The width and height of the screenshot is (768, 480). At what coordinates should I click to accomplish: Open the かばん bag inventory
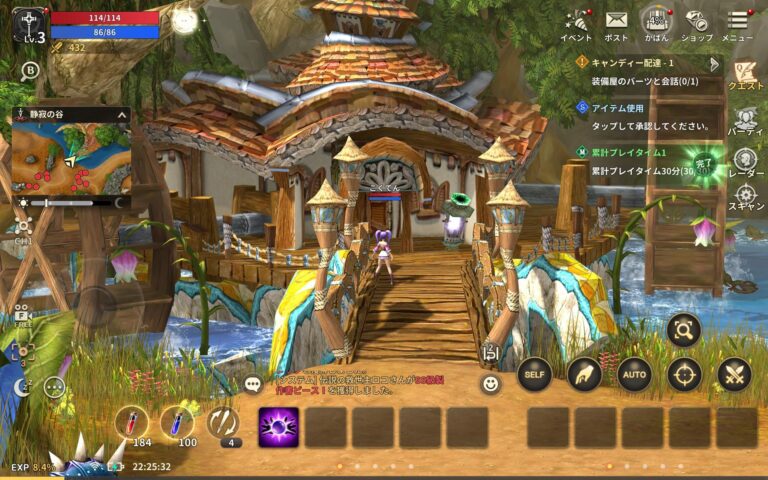click(x=656, y=22)
